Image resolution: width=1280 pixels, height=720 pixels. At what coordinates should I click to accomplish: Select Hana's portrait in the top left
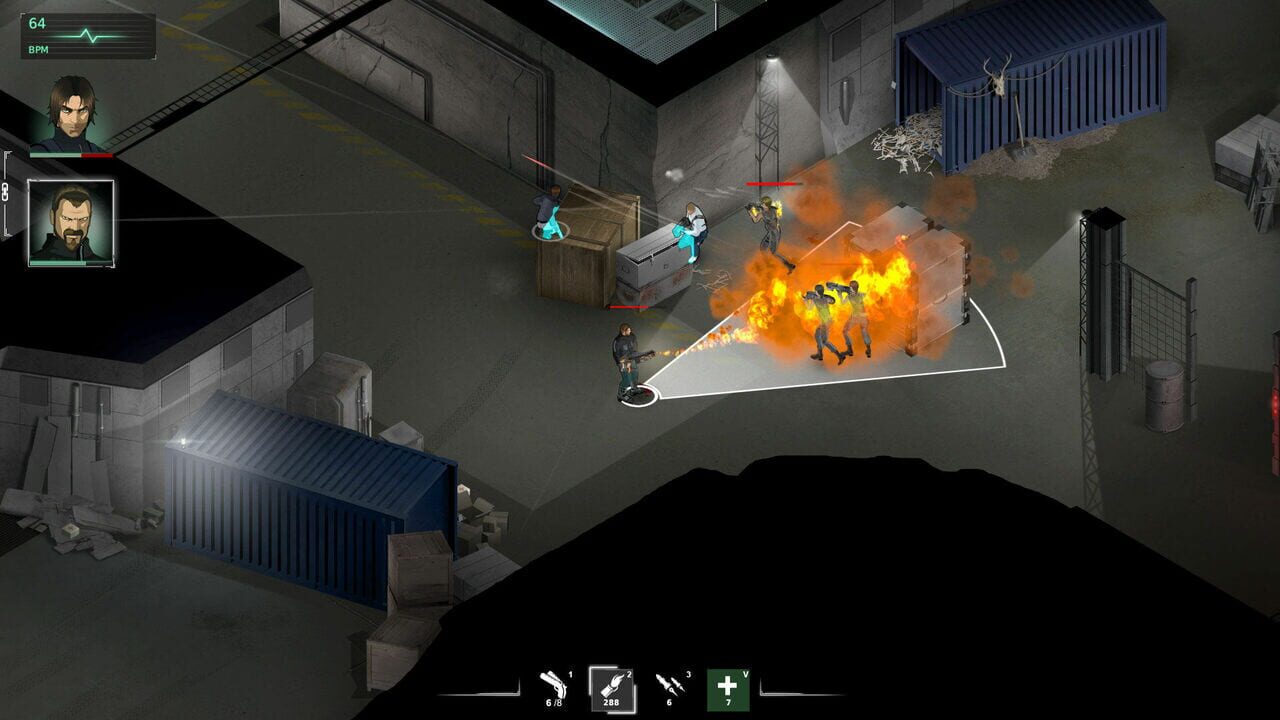click(72, 113)
